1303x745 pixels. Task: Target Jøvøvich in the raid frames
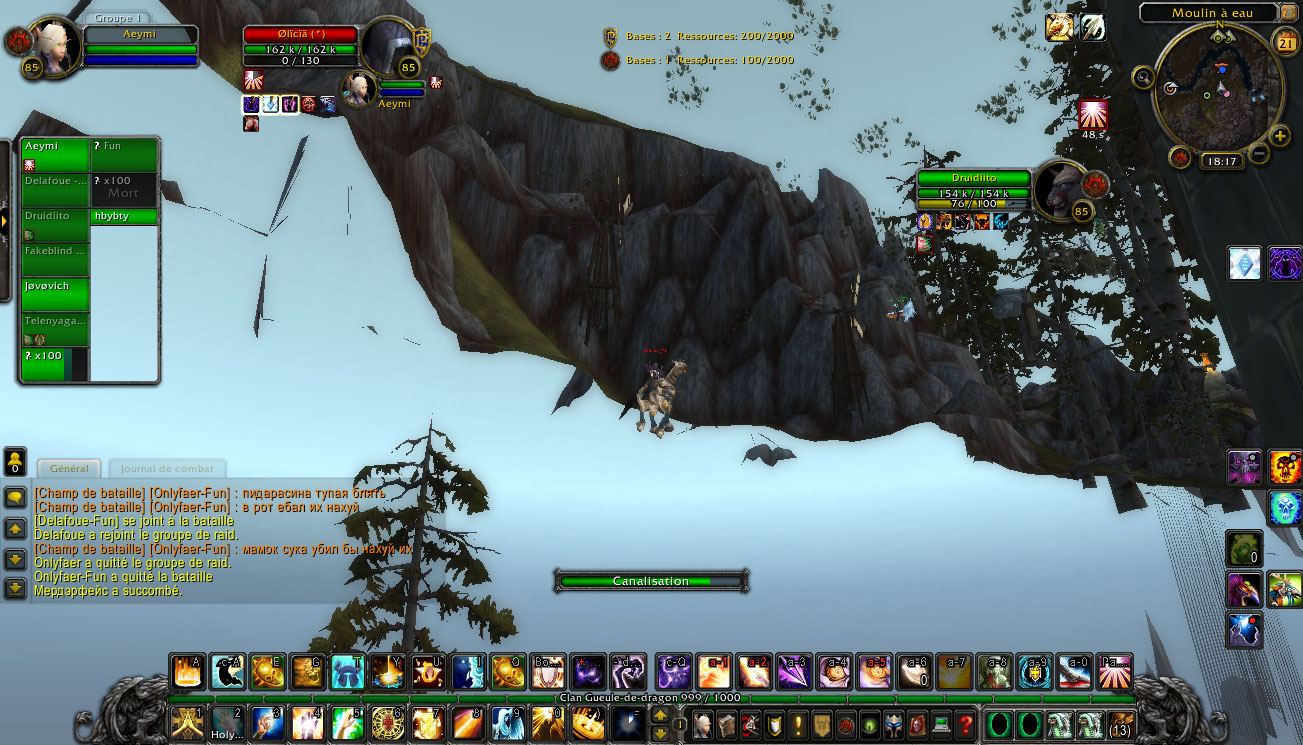point(55,295)
